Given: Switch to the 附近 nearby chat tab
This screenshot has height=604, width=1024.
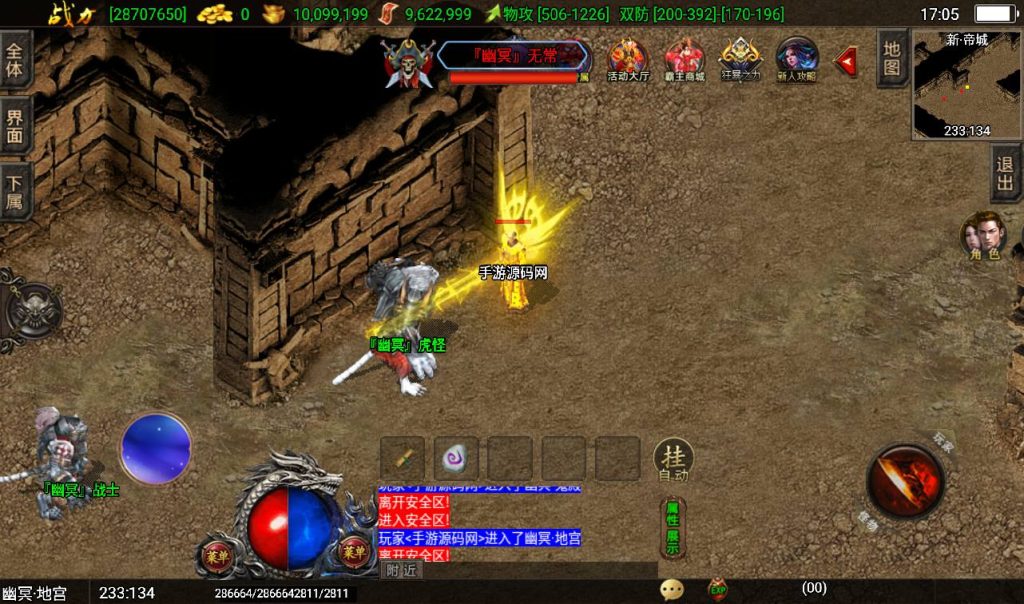Looking at the screenshot, I should point(401,570).
